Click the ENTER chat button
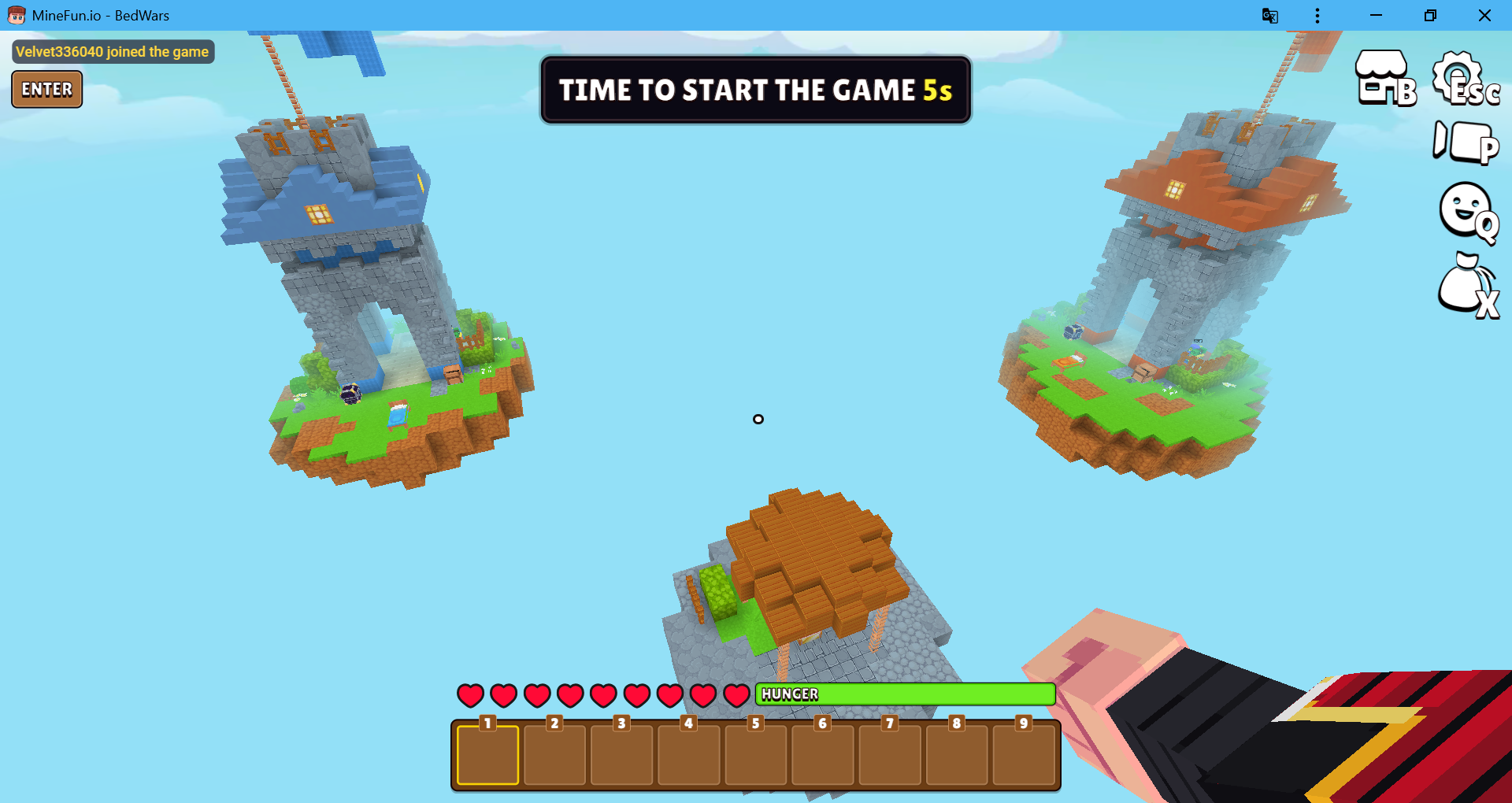The height and width of the screenshot is (803, 1512). pos(46,89)
